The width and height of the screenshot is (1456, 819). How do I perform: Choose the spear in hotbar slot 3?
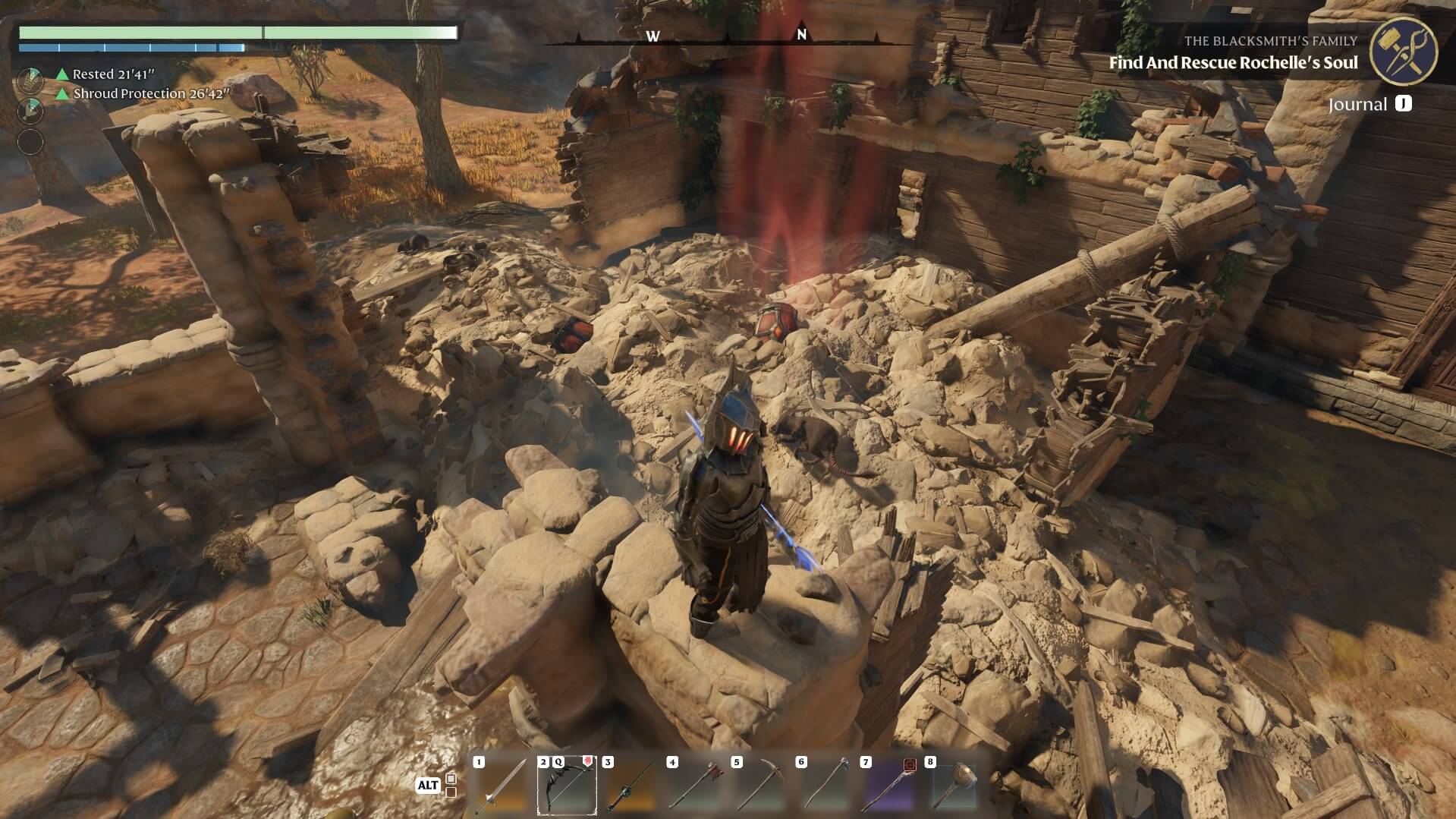(x=631, y=786)
